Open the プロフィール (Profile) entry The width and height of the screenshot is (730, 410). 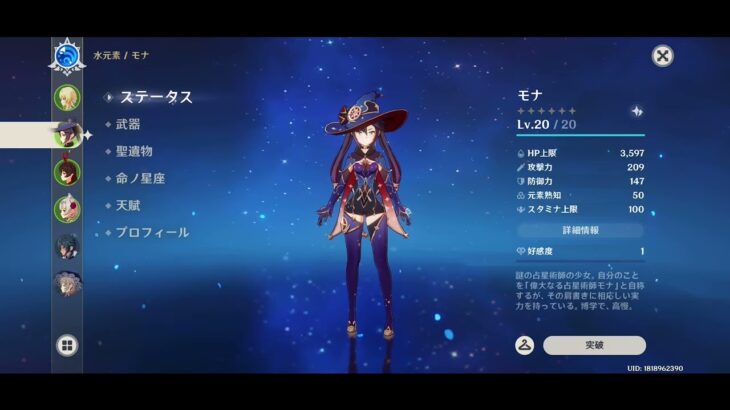pos(152,232)
